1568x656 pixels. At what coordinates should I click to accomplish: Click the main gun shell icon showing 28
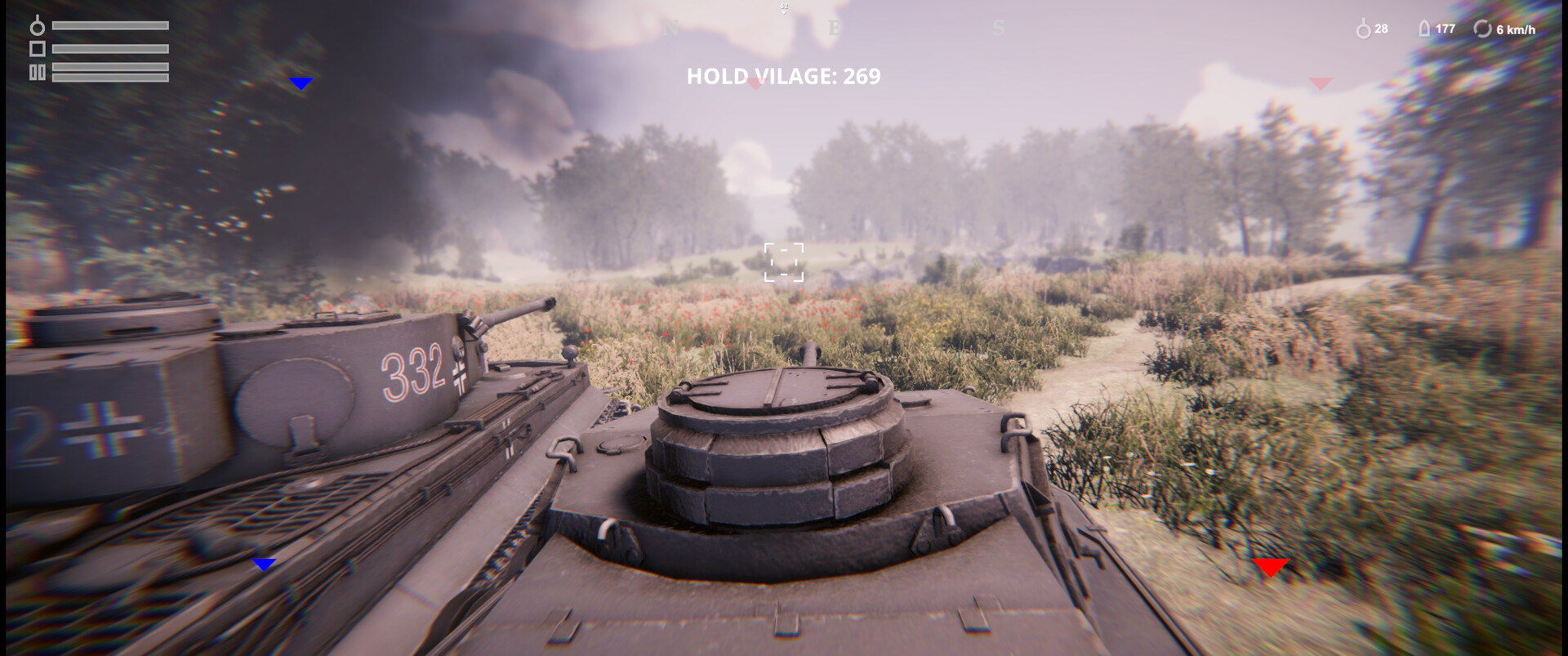point(1362,29)
